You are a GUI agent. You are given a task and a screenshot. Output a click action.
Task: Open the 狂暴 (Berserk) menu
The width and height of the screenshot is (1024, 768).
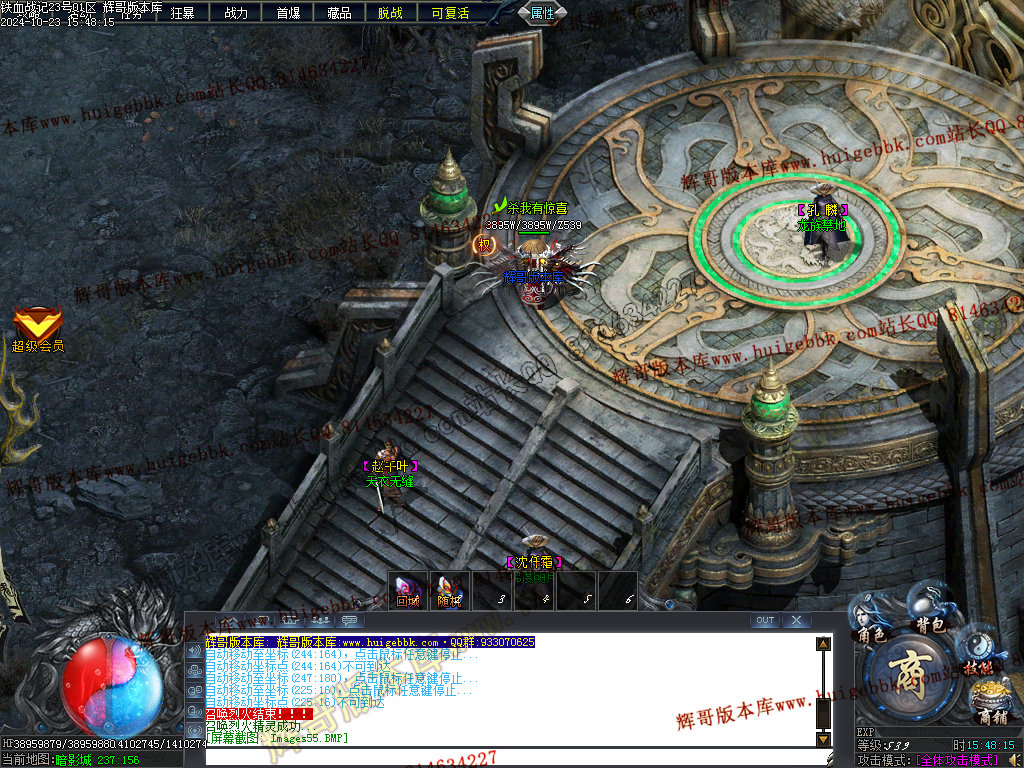pyautogui.click(x=183, y=13)
